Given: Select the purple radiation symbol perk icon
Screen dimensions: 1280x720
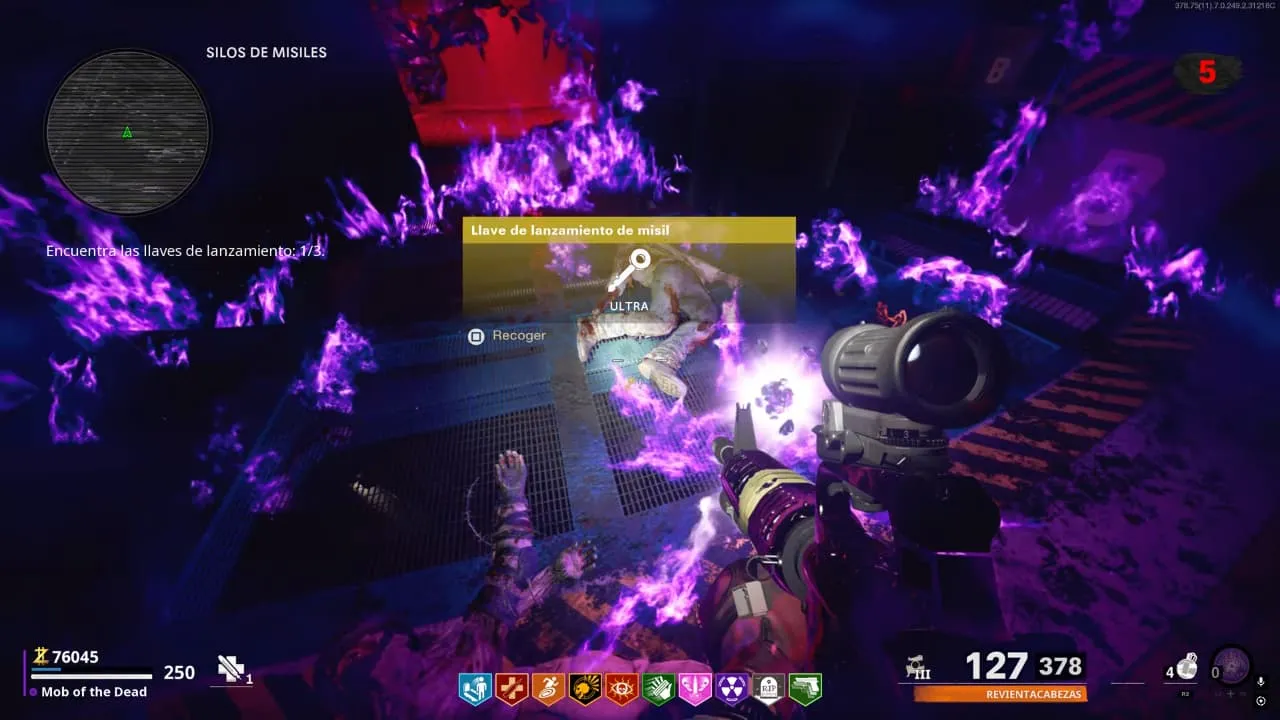Looking at the screenshot, I should pos(732,688).
